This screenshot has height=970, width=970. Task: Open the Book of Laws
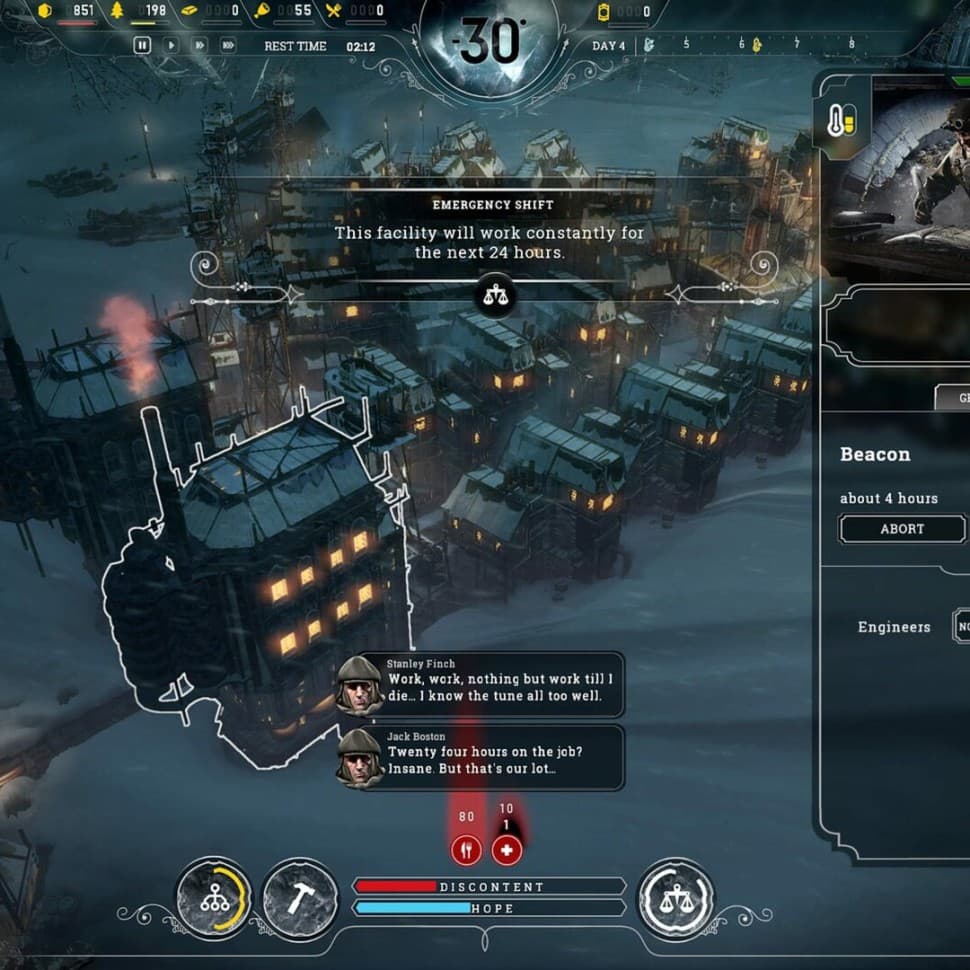[676, 898]
